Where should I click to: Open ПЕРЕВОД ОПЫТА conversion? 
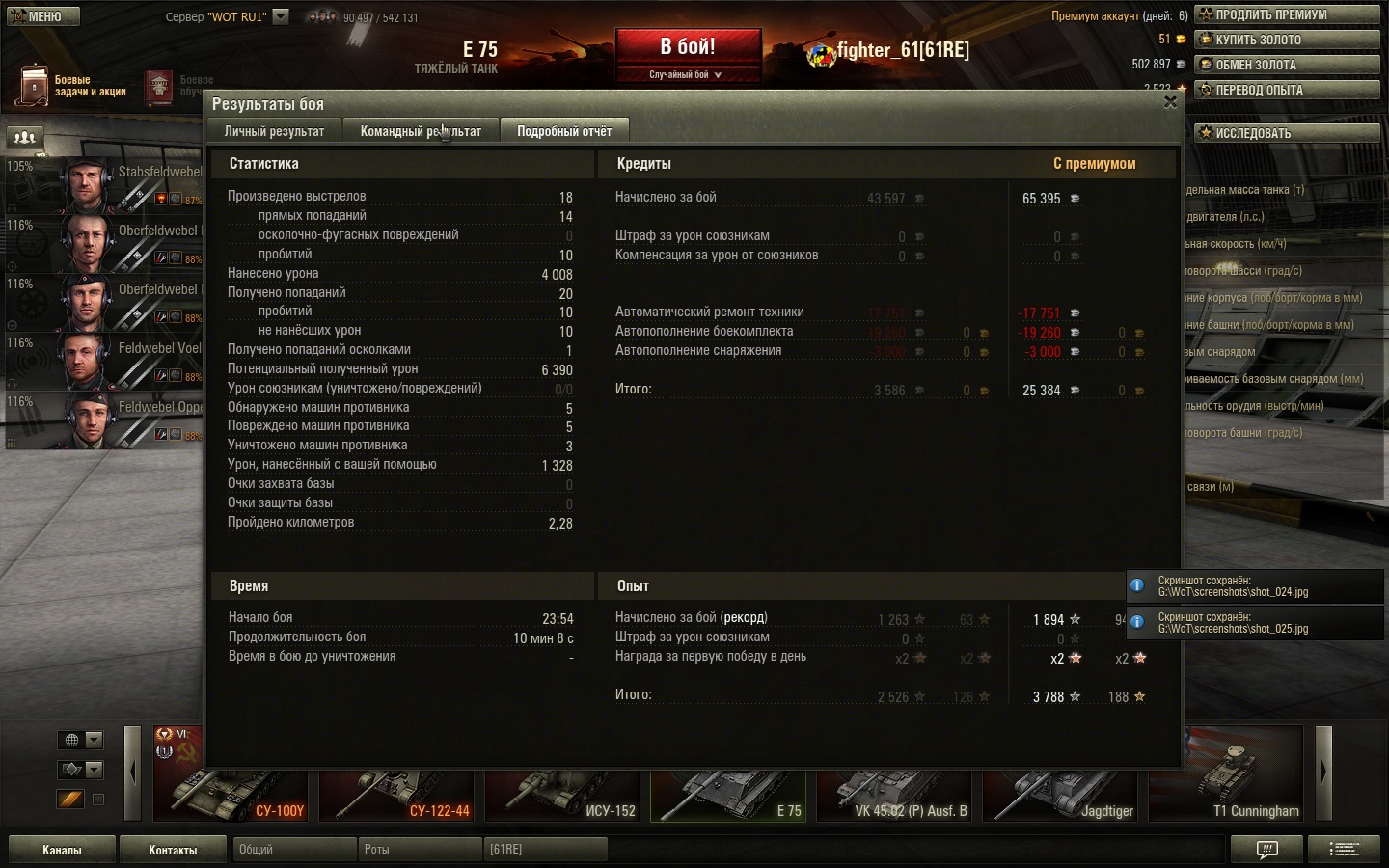[1287, 90]
